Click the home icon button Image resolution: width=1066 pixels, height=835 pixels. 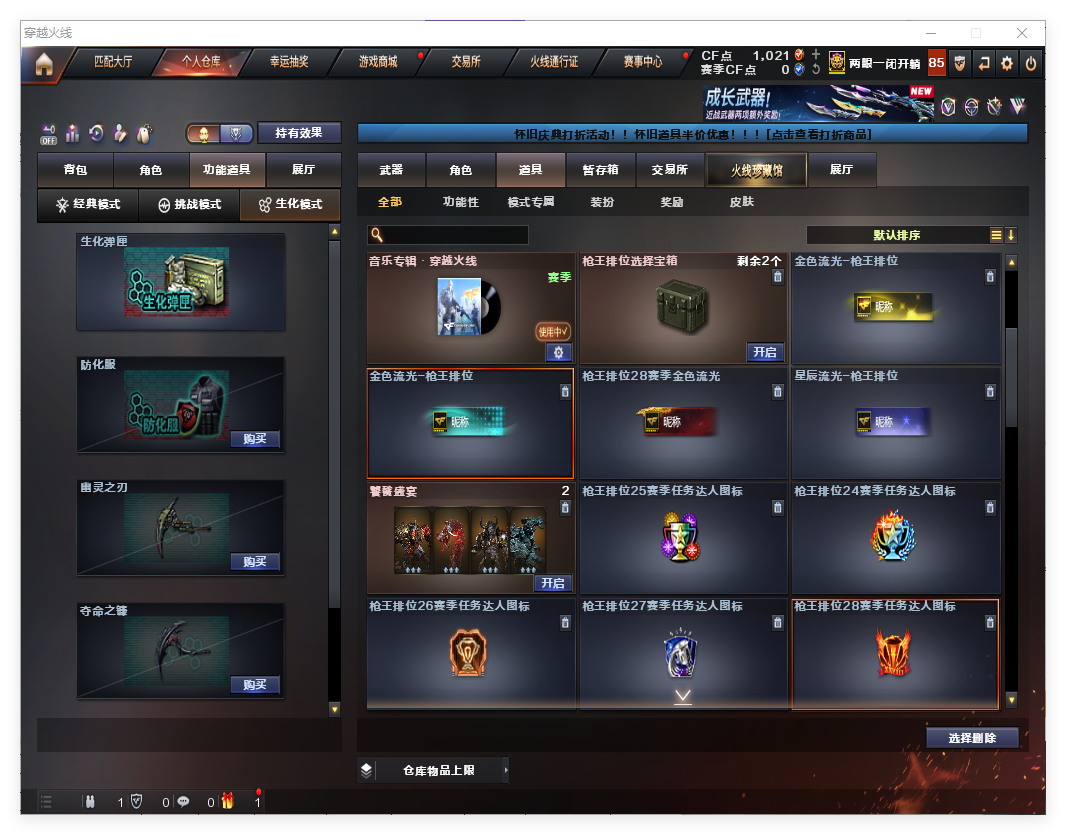(x=44, y=64)
